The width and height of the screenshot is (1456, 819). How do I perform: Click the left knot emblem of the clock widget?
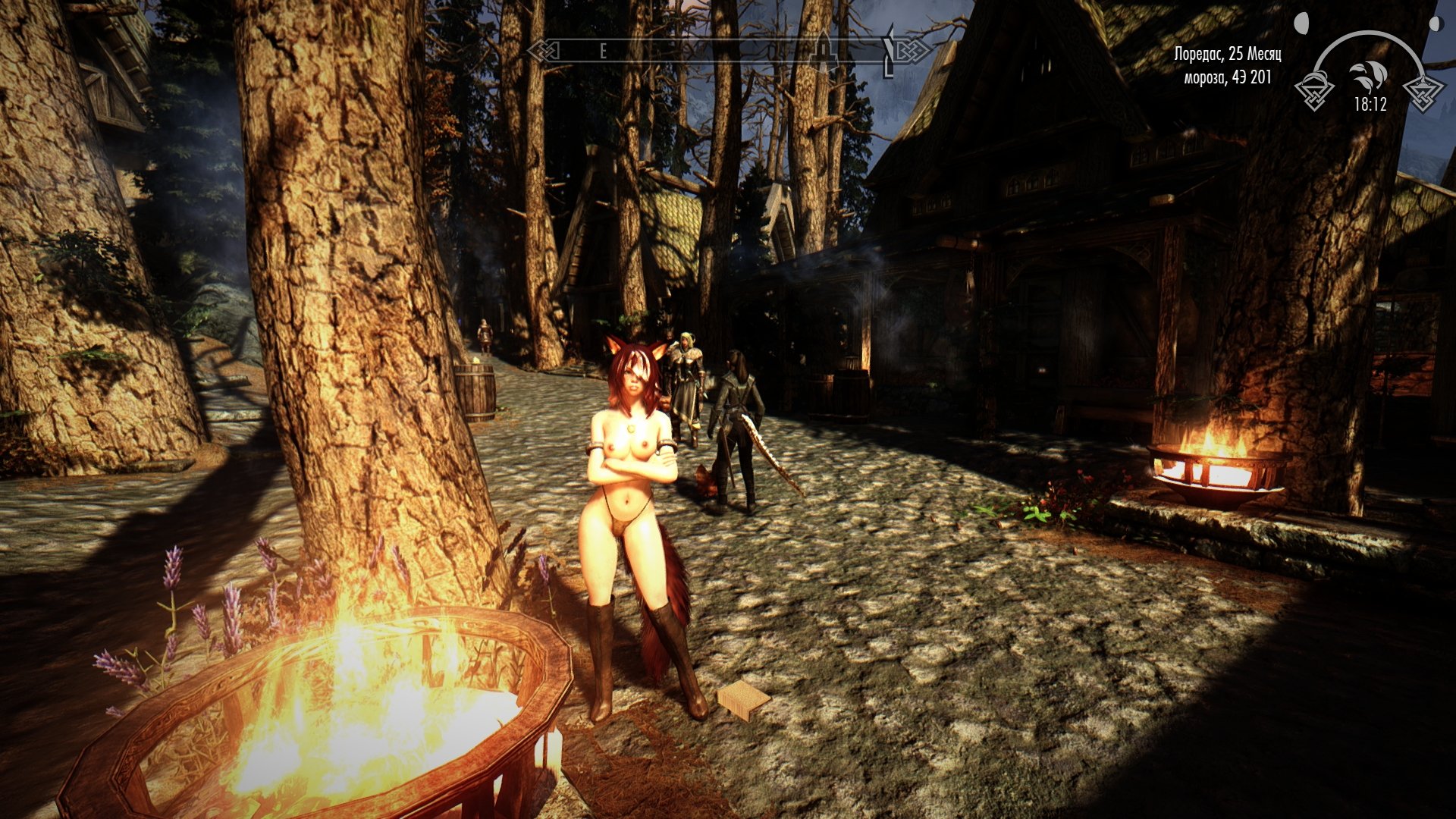click(1314, 92)
